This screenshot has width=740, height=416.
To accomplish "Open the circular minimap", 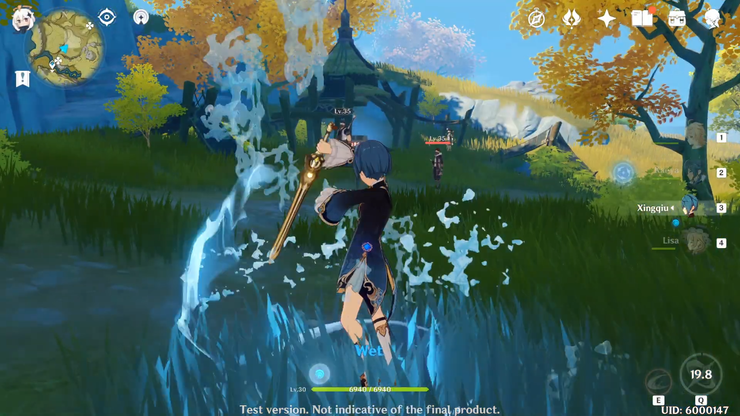I will click(66, 48).
